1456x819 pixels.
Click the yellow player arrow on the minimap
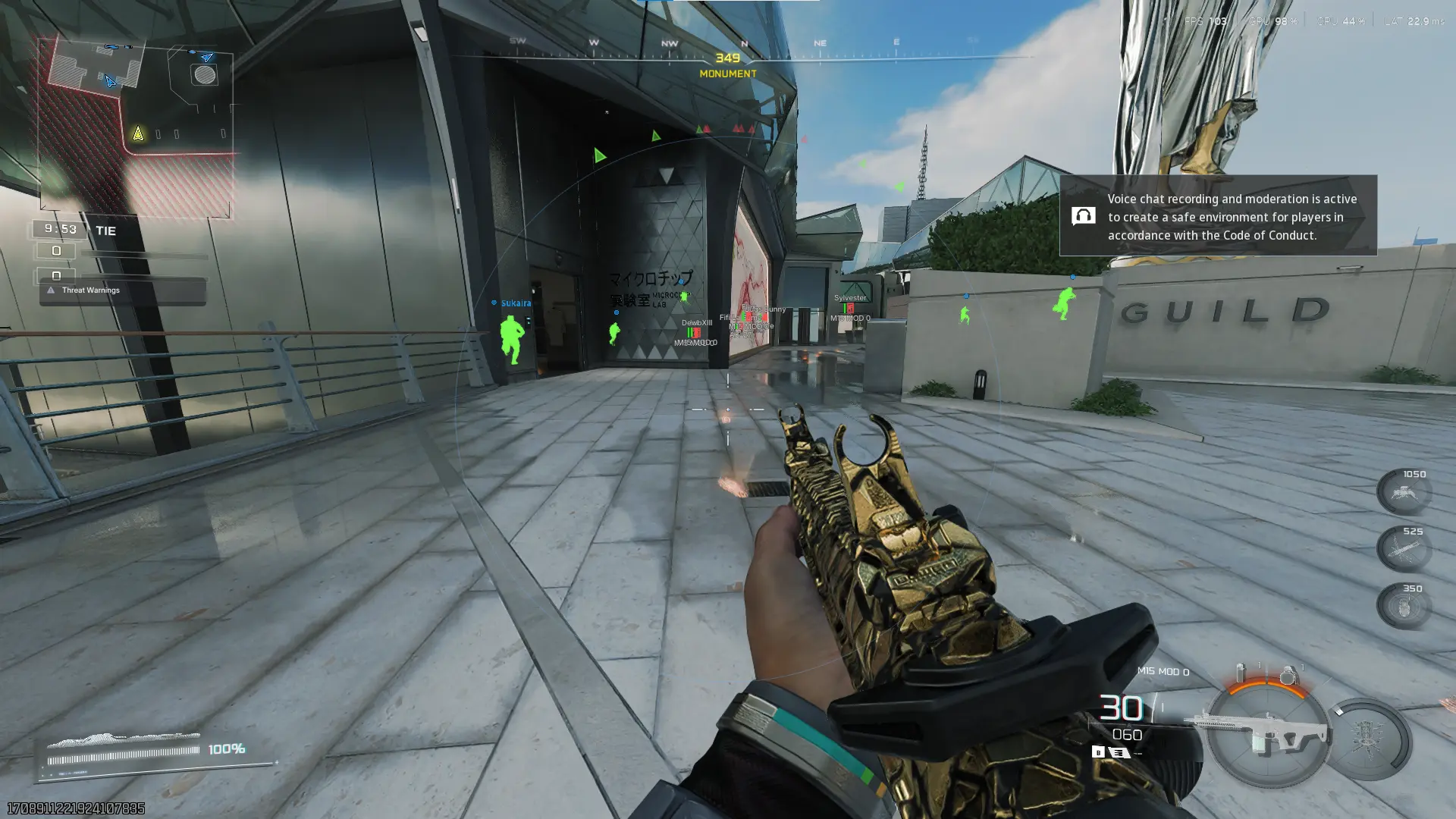click(138, 132)
